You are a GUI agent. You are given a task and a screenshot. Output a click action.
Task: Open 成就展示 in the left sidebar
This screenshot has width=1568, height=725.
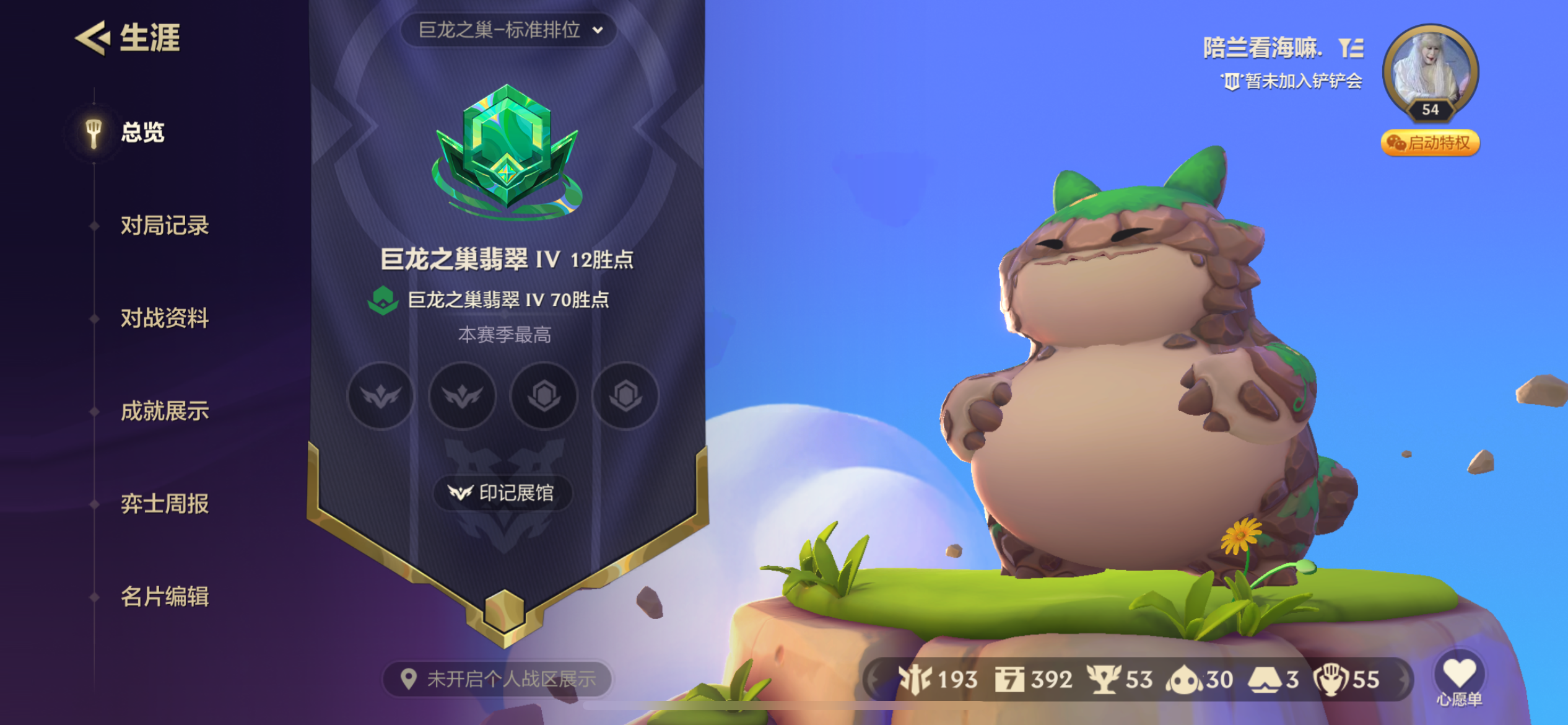tap(163, 410)
